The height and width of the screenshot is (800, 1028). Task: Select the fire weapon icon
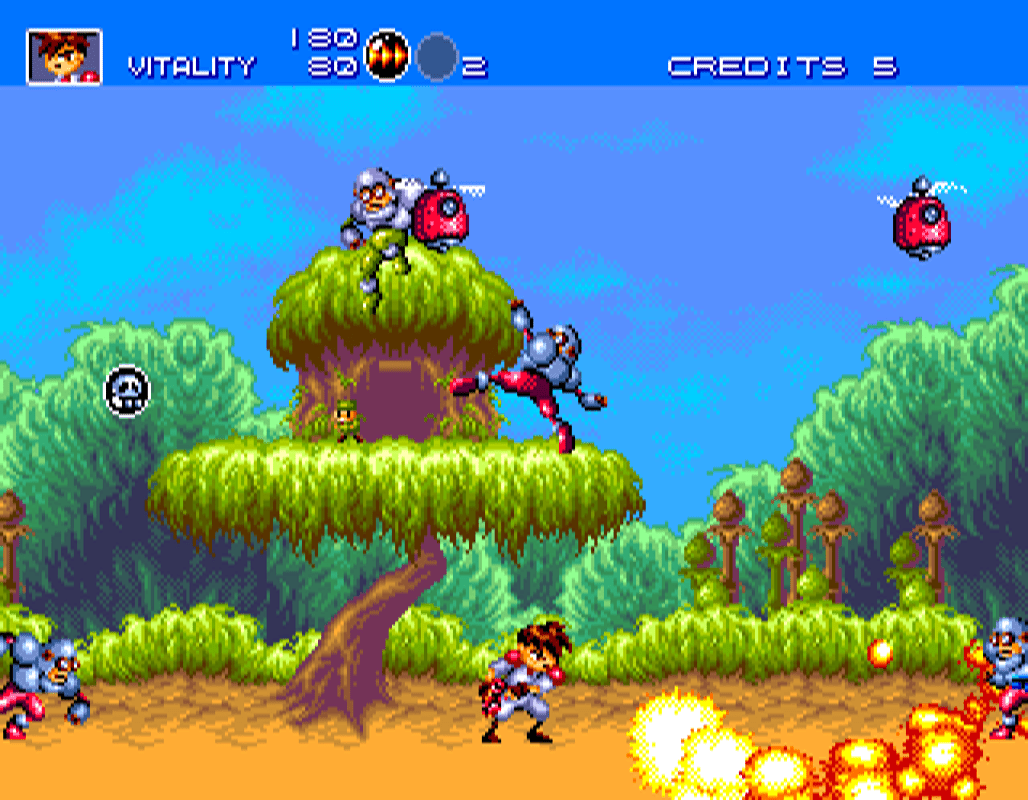(x=387, y=54)
